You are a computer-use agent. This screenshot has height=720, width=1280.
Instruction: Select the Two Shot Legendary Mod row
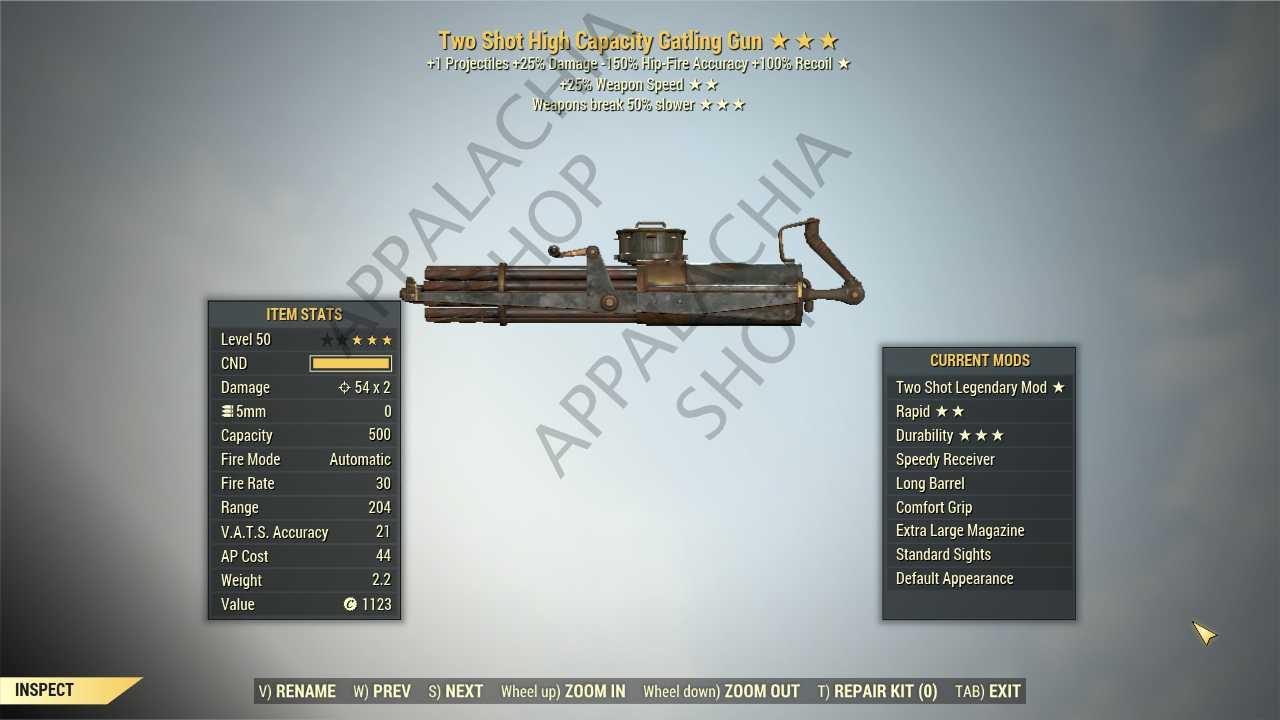[979, 388]
